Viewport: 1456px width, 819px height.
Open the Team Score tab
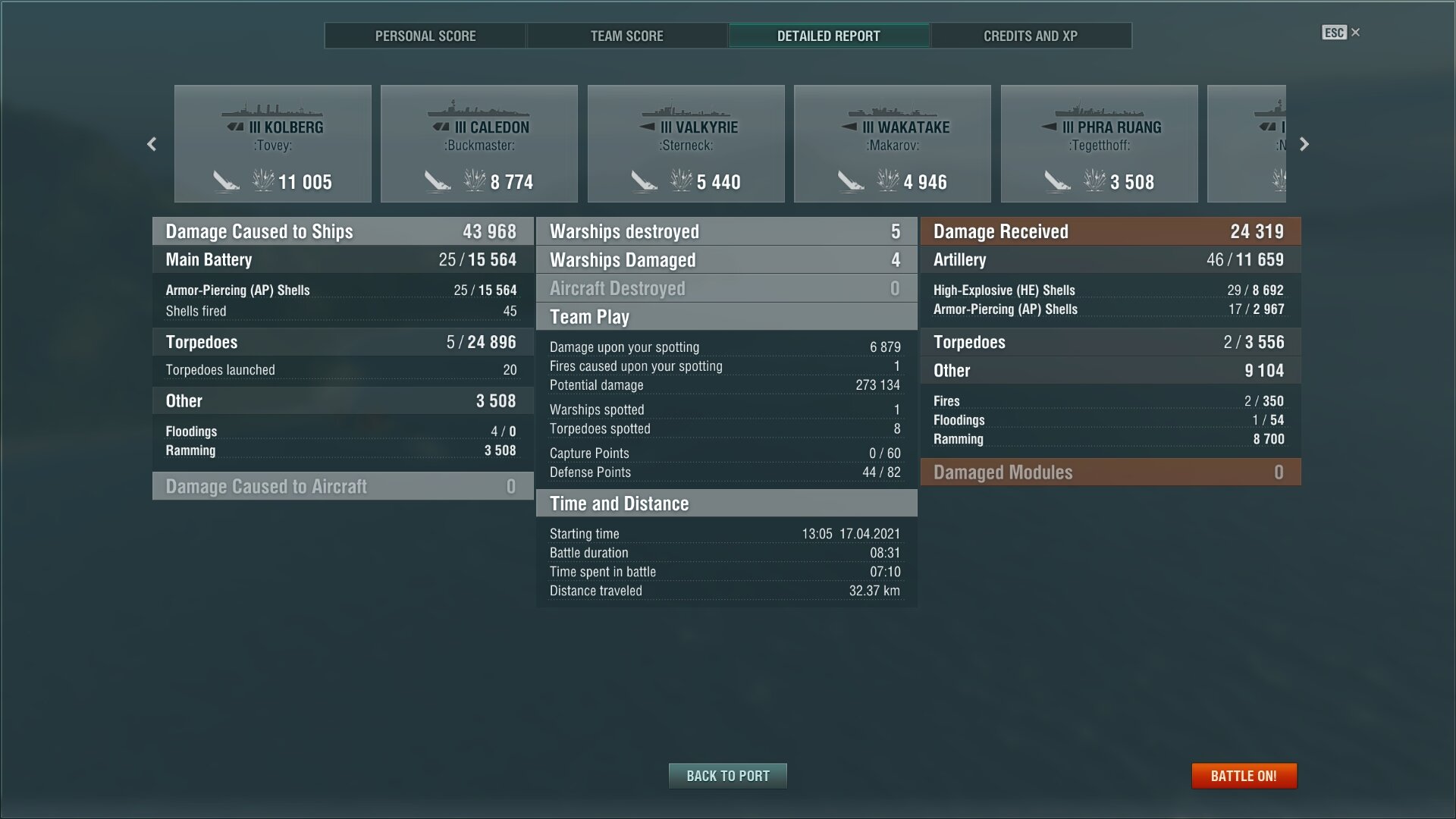click(626, 36)
